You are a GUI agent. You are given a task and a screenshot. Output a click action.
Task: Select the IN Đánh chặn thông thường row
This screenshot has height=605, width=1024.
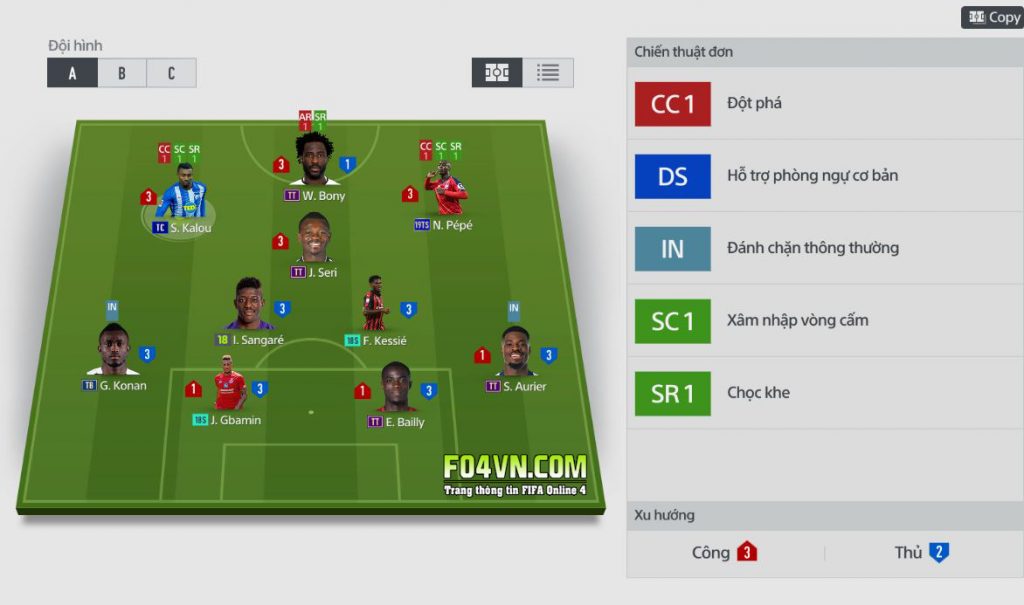[825, 249]
